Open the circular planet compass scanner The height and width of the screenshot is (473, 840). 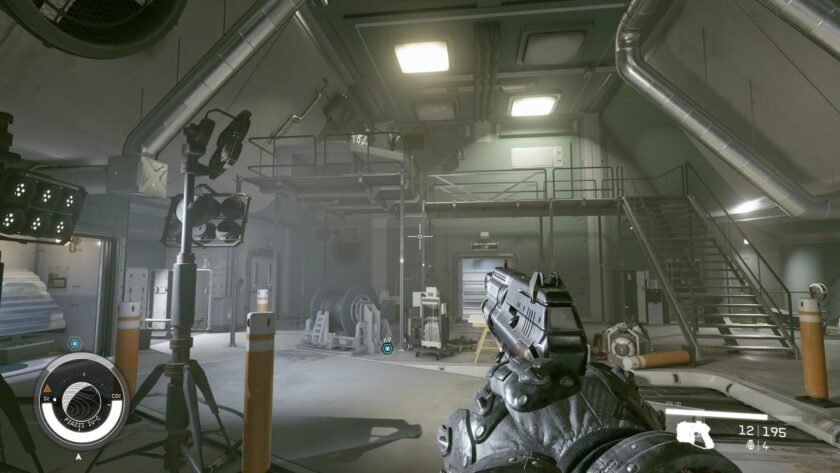click(x=82, y=400)
